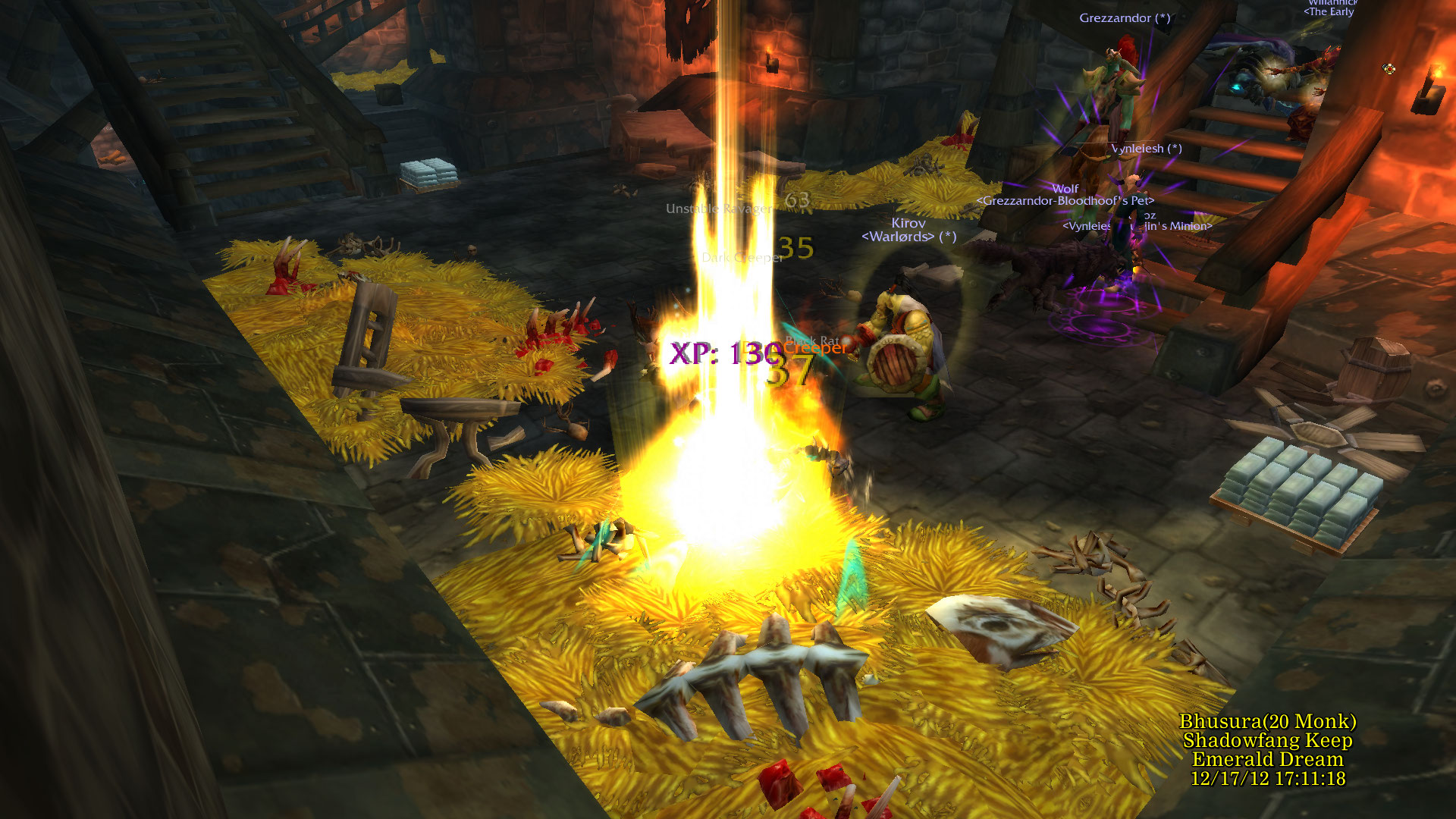Select the Vynleiesh player name label
The width and height of the screenshot is (1456, 819).
1139,149
